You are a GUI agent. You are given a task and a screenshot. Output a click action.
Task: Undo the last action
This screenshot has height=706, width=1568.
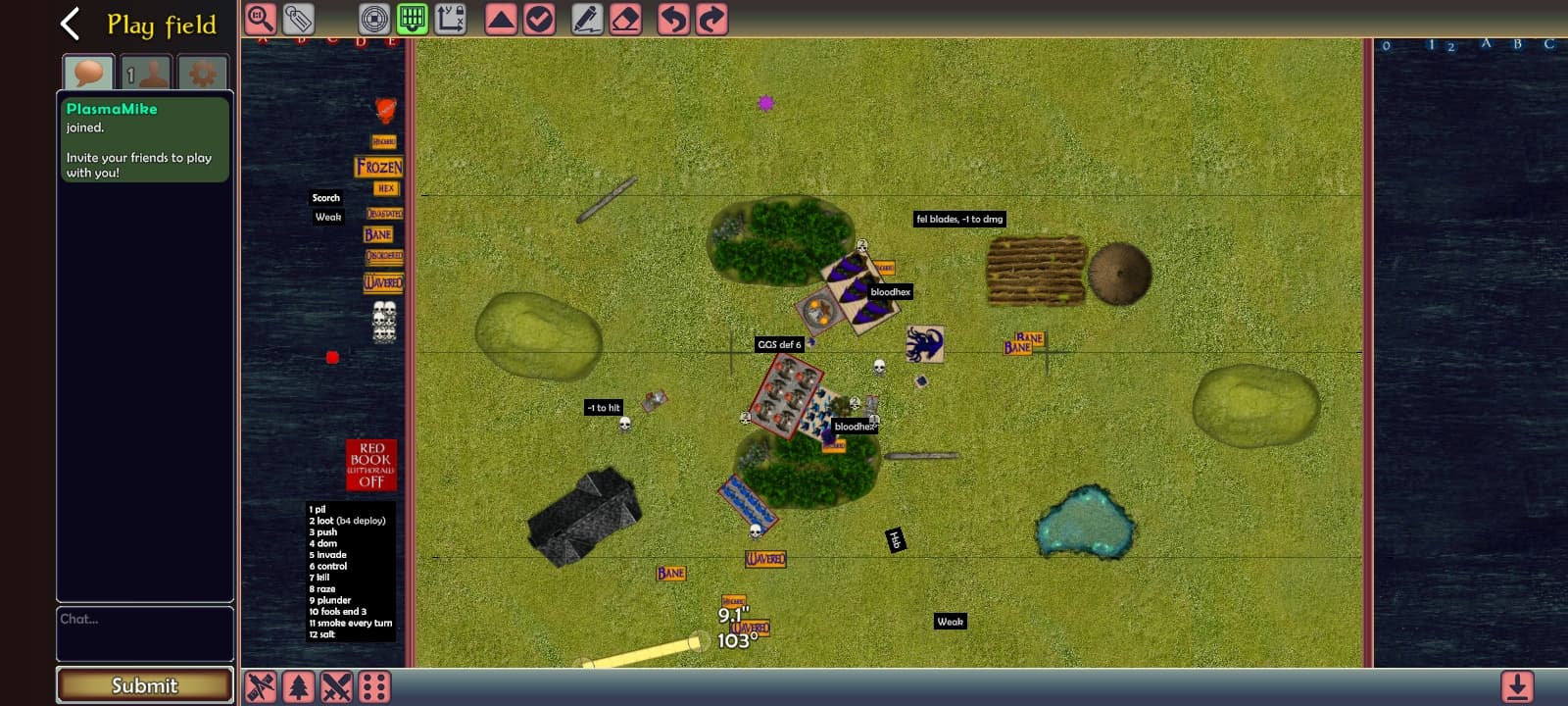pos(673,19)
